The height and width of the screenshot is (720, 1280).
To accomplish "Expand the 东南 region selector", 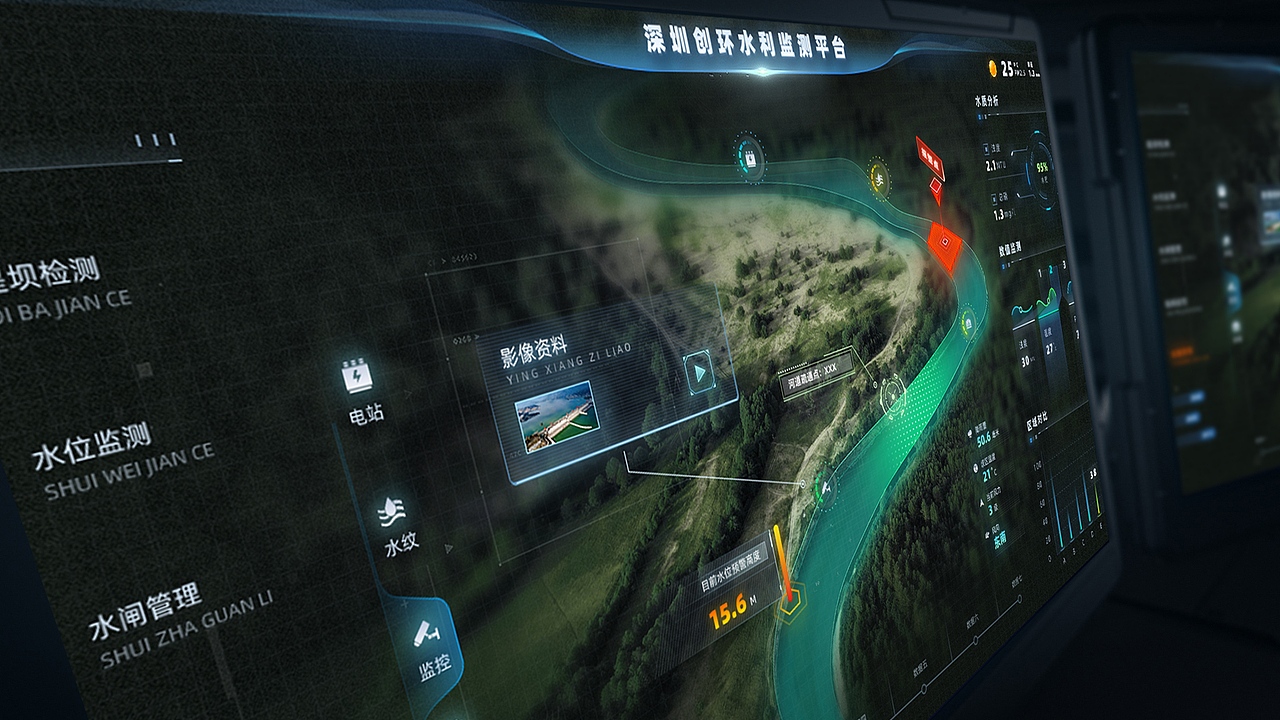I will pos(999,538).
